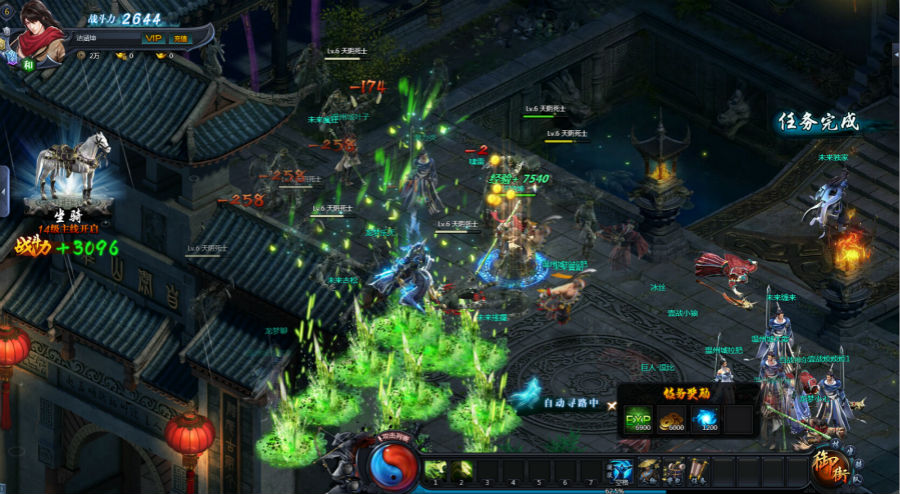
Task: Select the blue orb 1200 reward
Action: point(706,419)
